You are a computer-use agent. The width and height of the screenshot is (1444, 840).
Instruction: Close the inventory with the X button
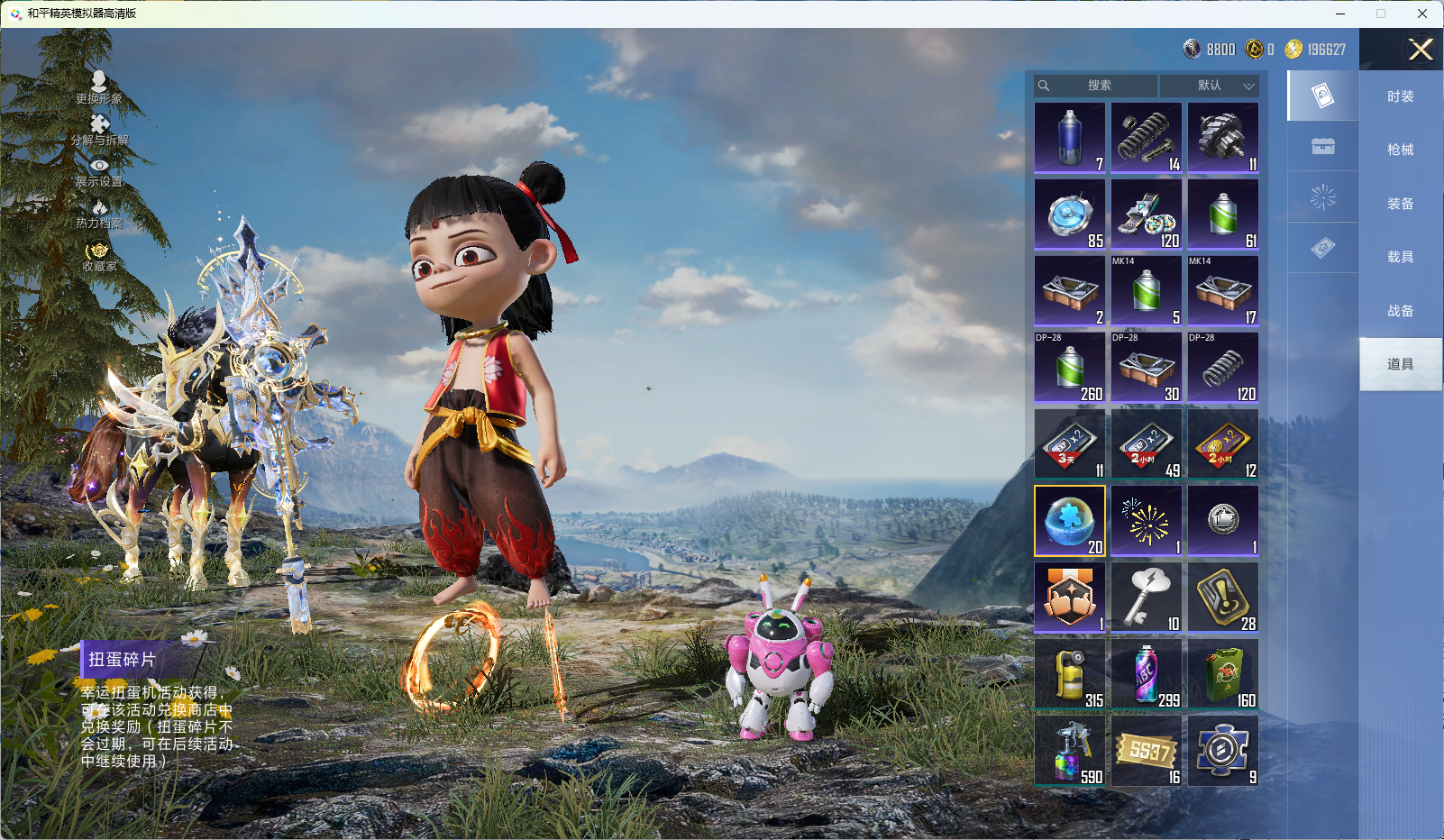click(1421, 50)
